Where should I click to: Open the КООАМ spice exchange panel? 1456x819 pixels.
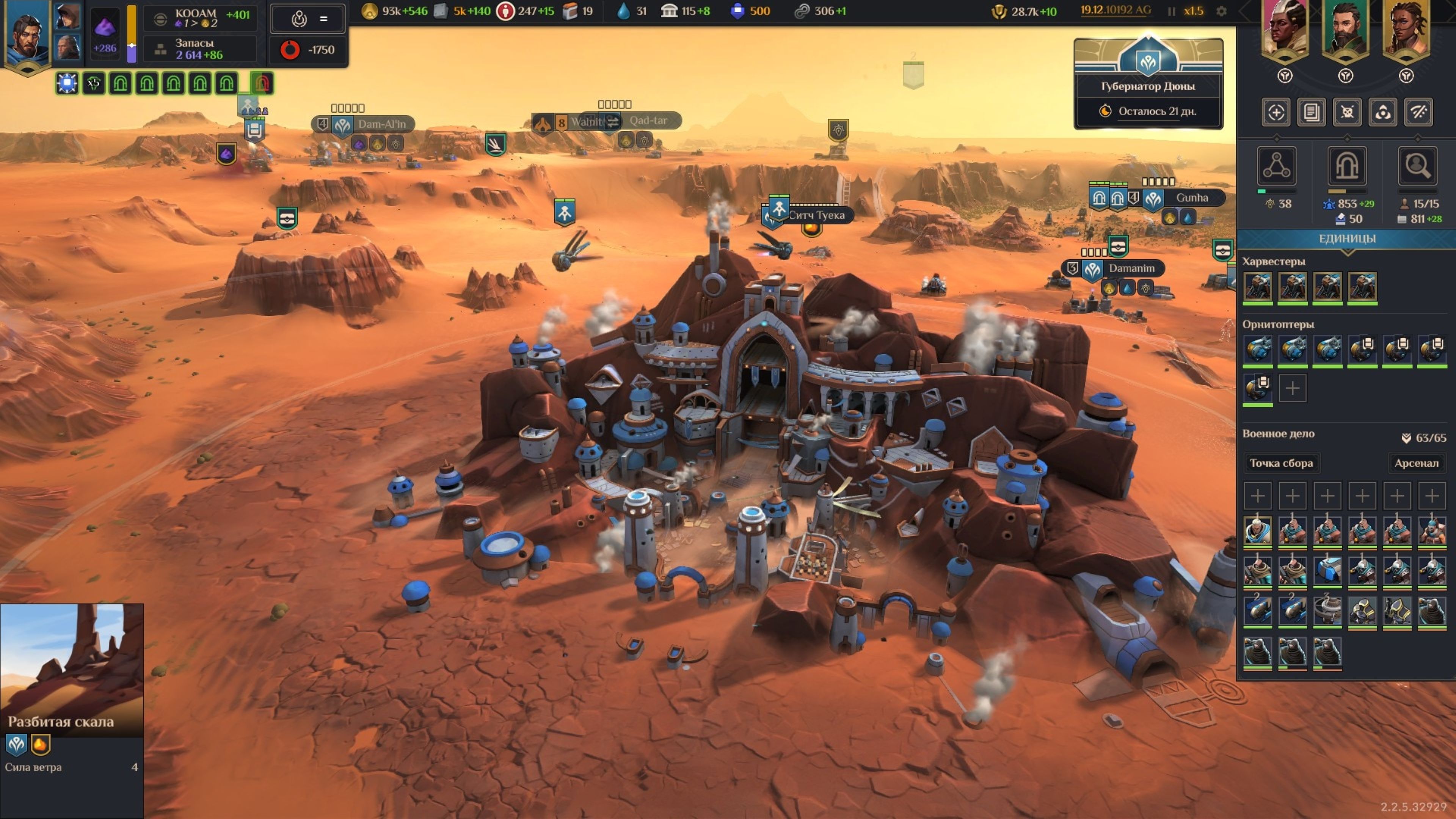(201, 18)
